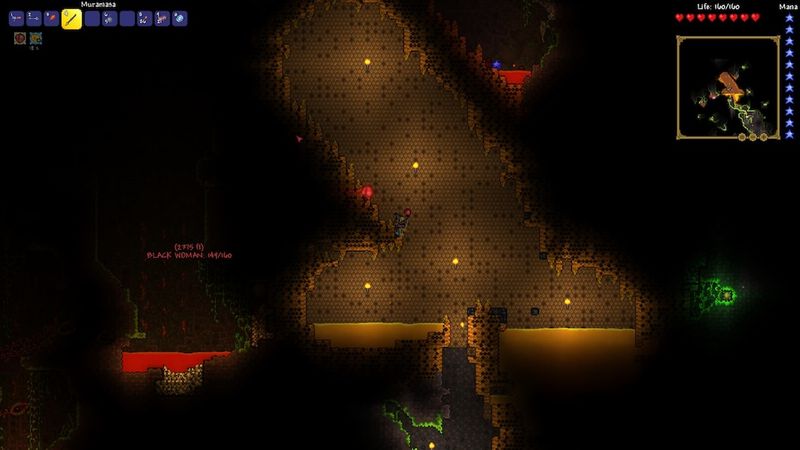
Task: Select the blue orb hotbar slot
Action: (179, 18)
